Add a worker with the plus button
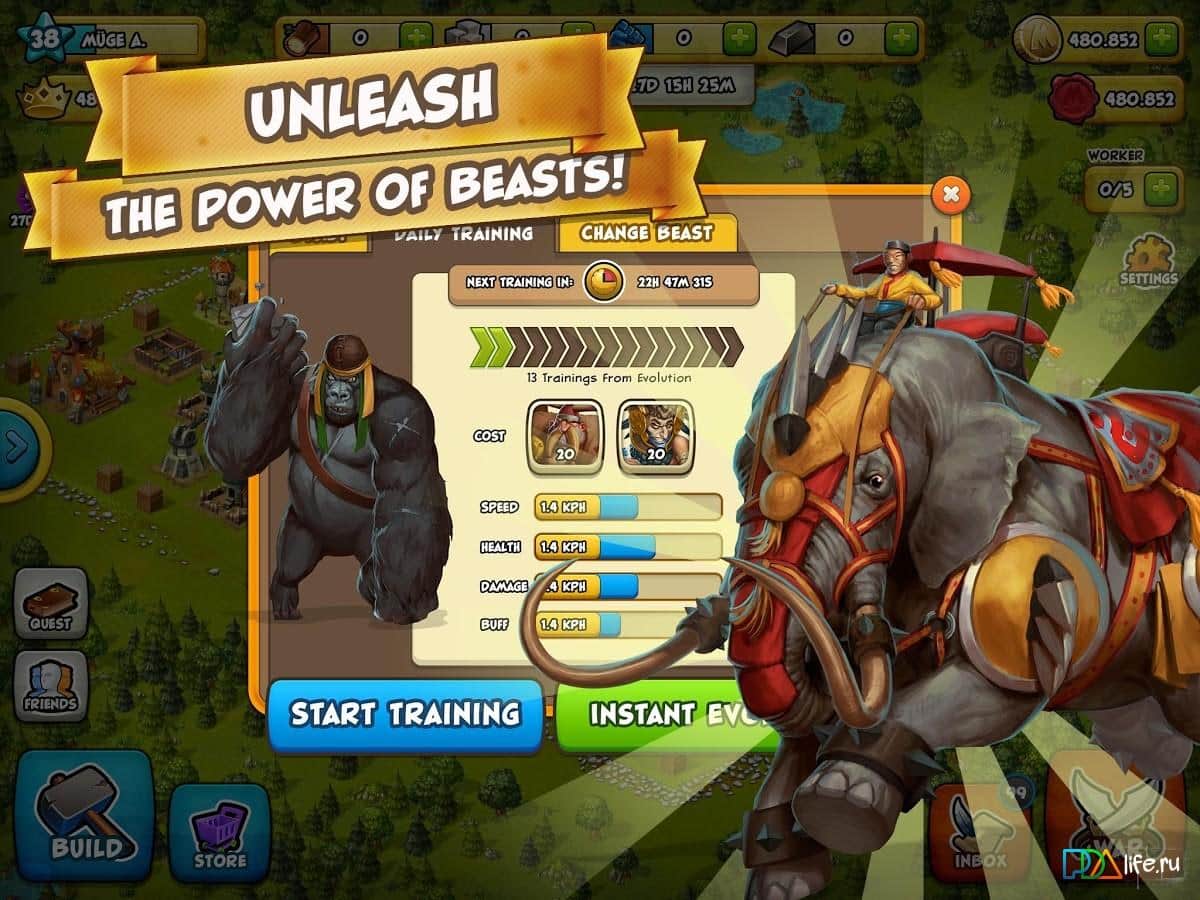1200x900 pixels. [1160, 187]
